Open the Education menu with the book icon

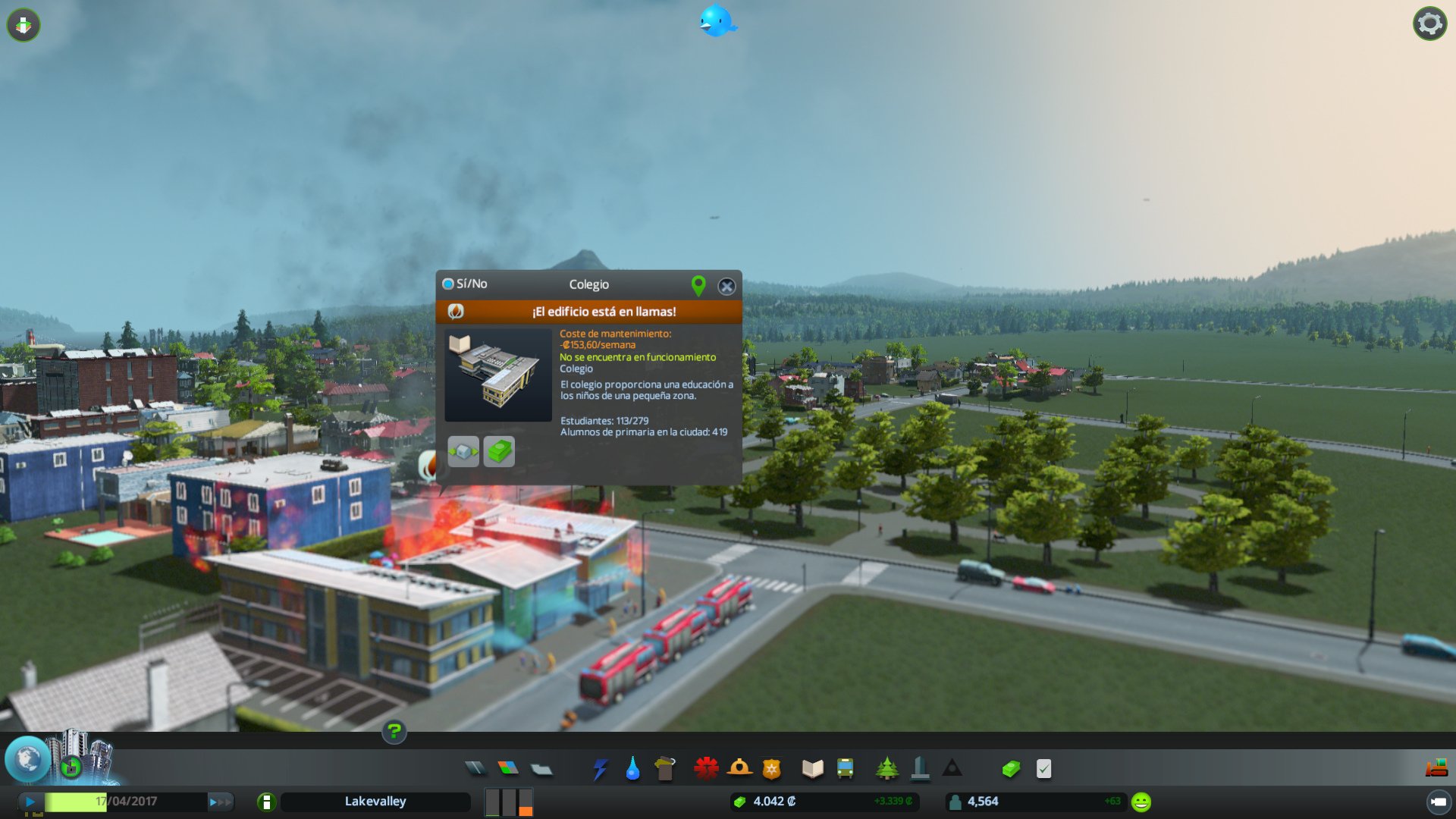click(x=811, y=768)
